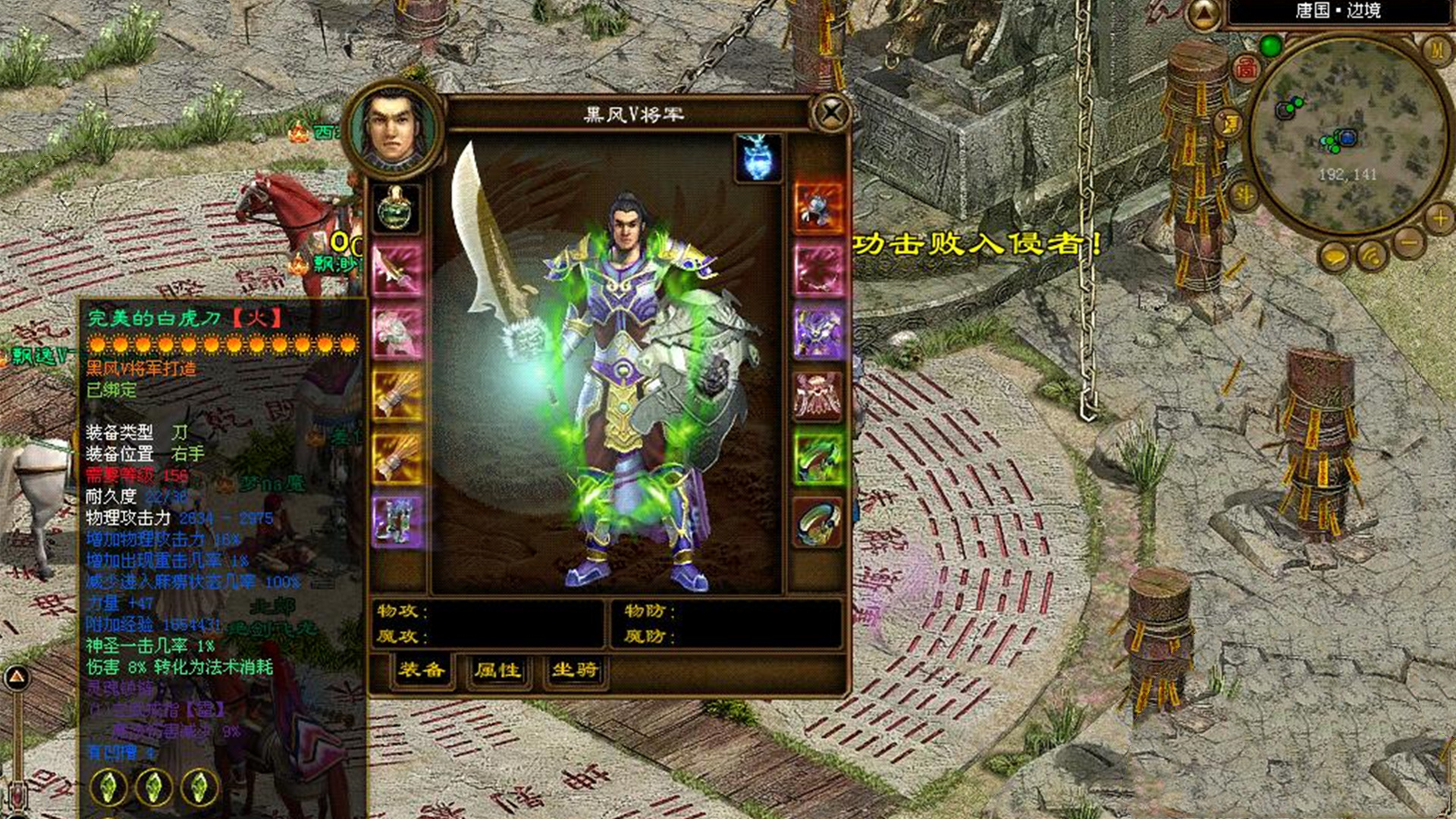Select the orange-bordered helmet slot
The height and width of the screenshot is (819, 1456).
(818, 206)
